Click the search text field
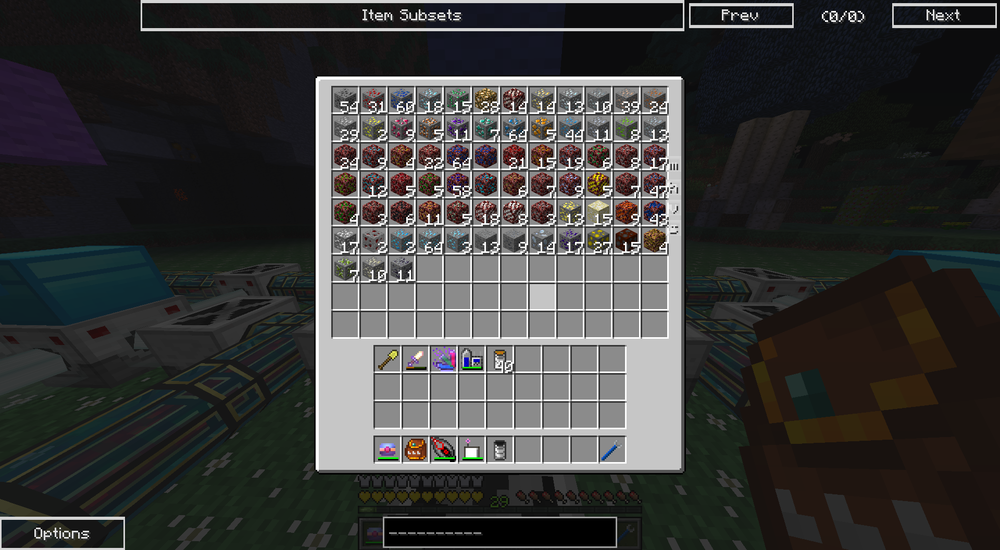Image resolution: width=1000 pixels, height=550 pixels. pos(499,532)
